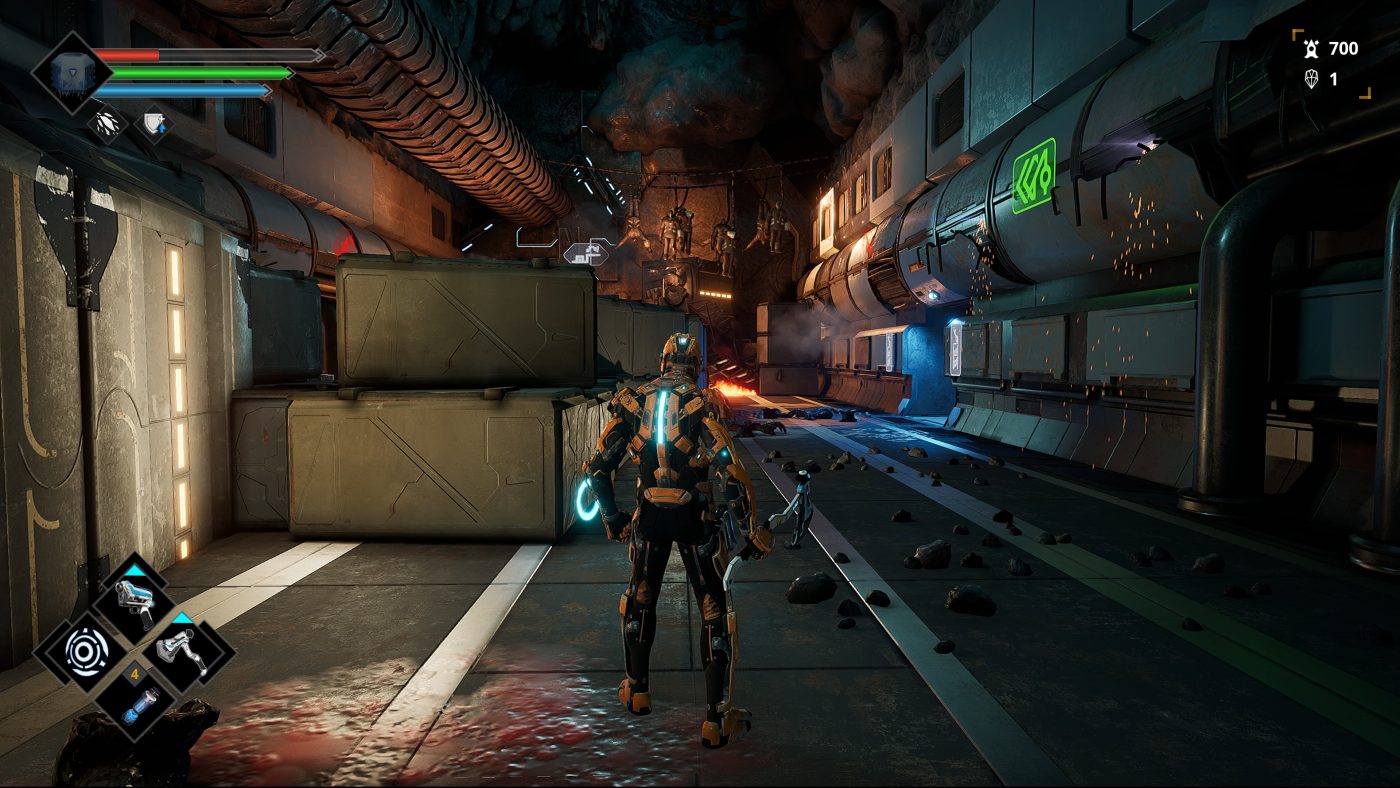
Task: Select the pistol weapon slot
Action: point(133,601)
